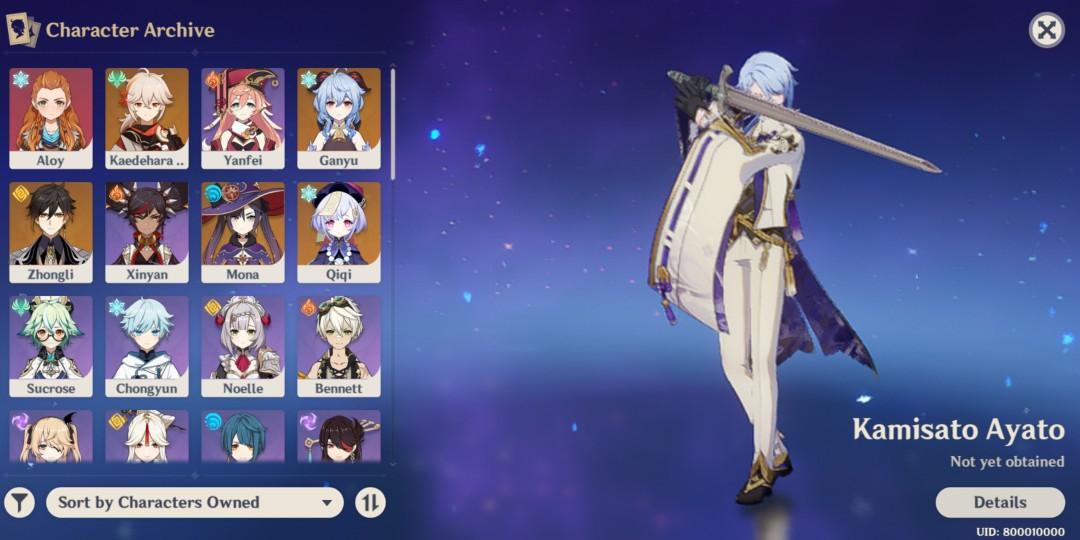Open the character filter funnel

pos(20,502)
